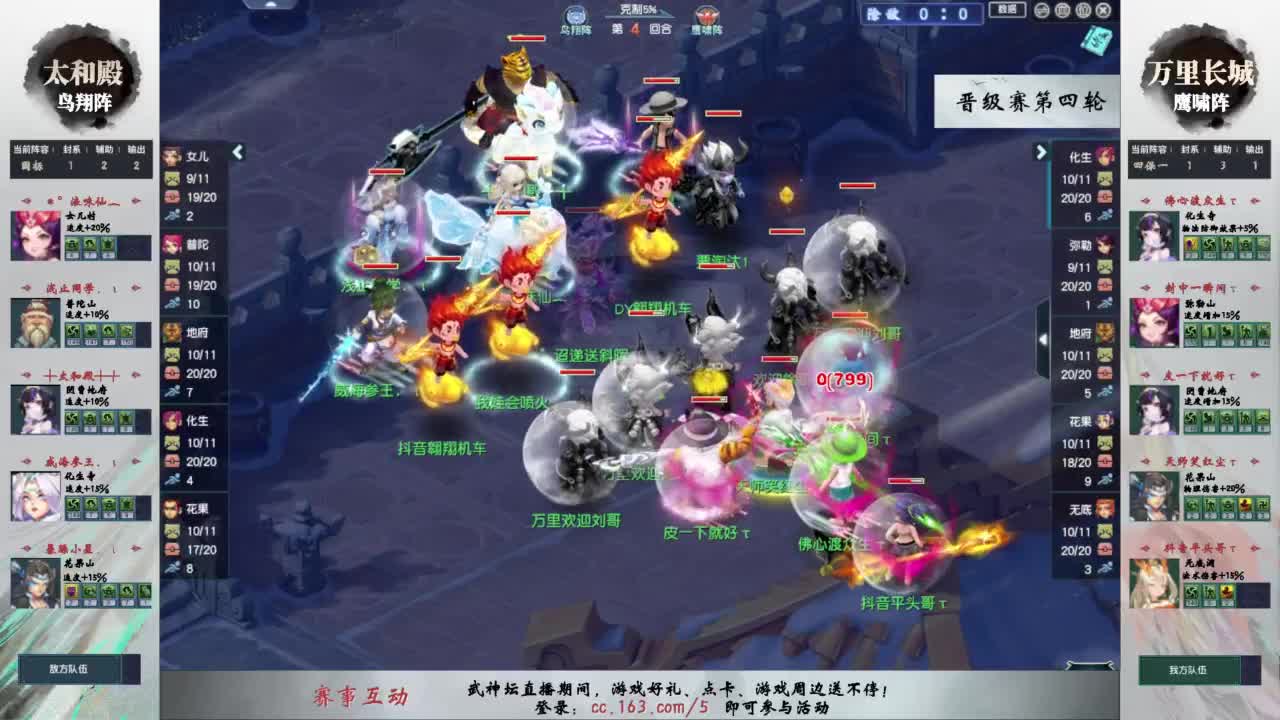Click the crown icon in the top-right toolbar
Viewport: 1280px width, 720px height.
[1083, 11]
